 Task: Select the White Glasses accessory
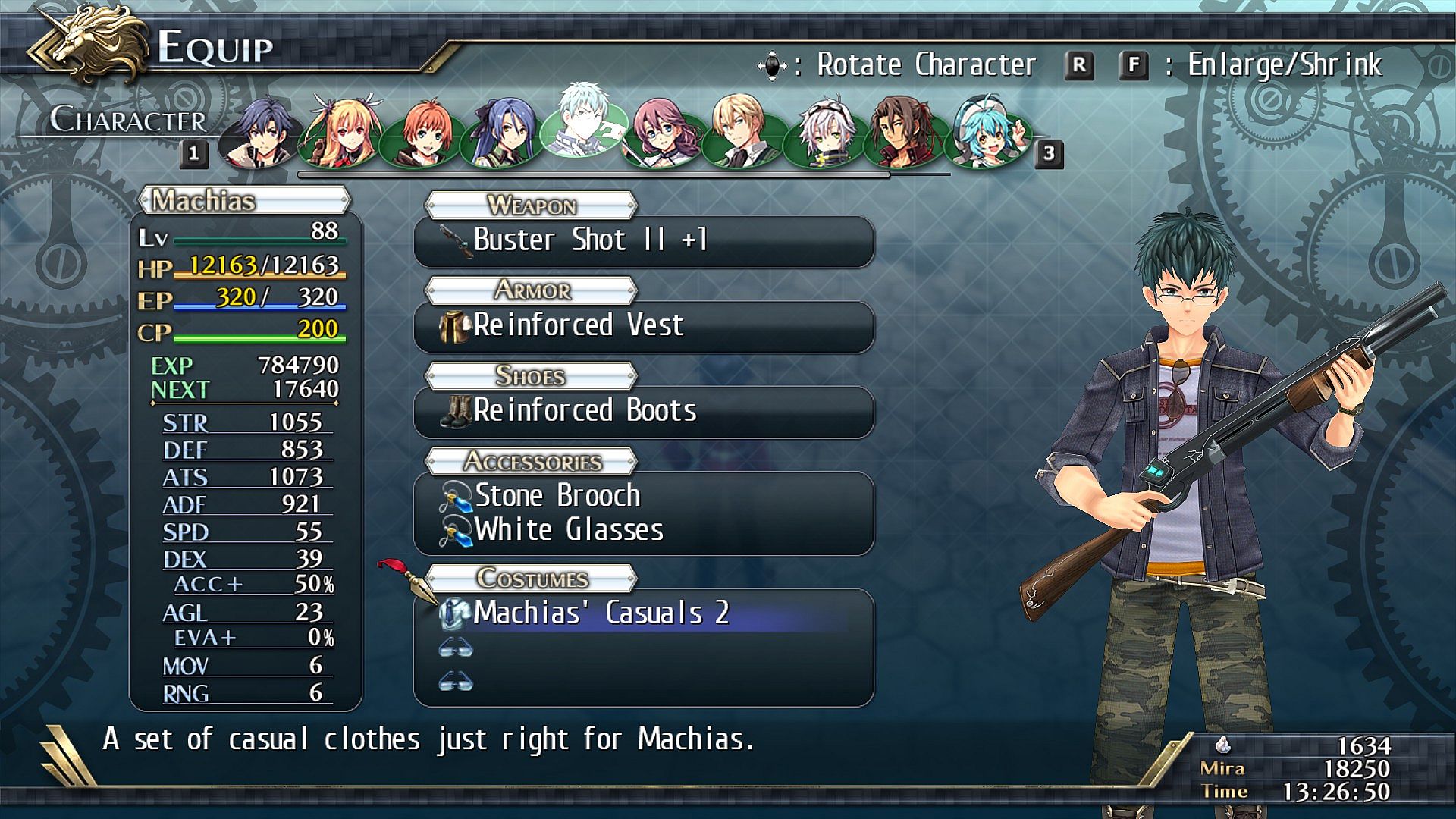569,530
